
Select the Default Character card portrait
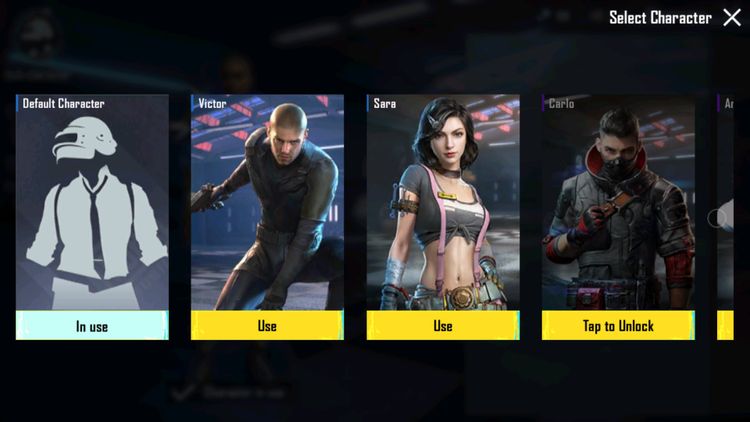coord(92,205)
